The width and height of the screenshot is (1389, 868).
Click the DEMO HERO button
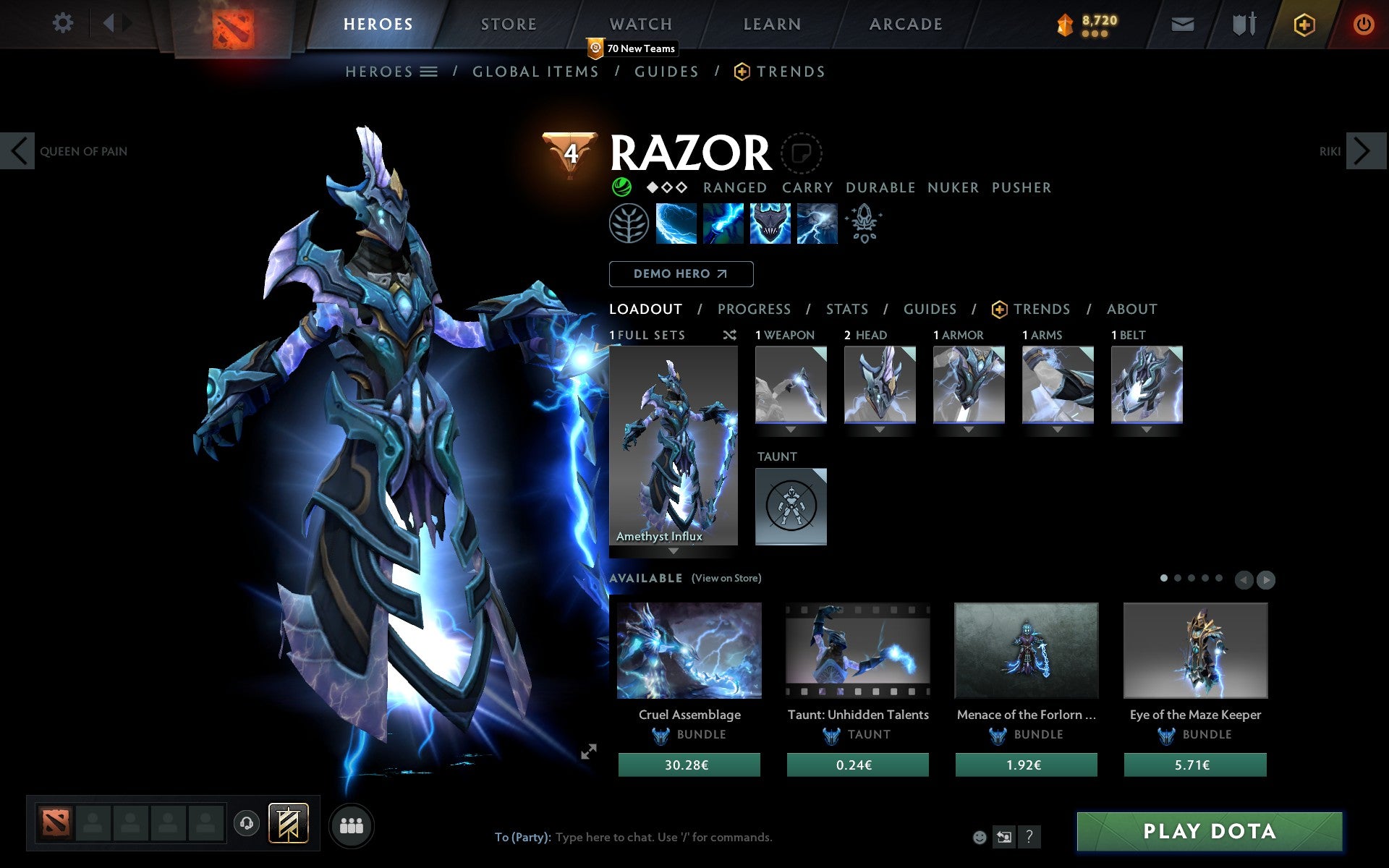681,274
